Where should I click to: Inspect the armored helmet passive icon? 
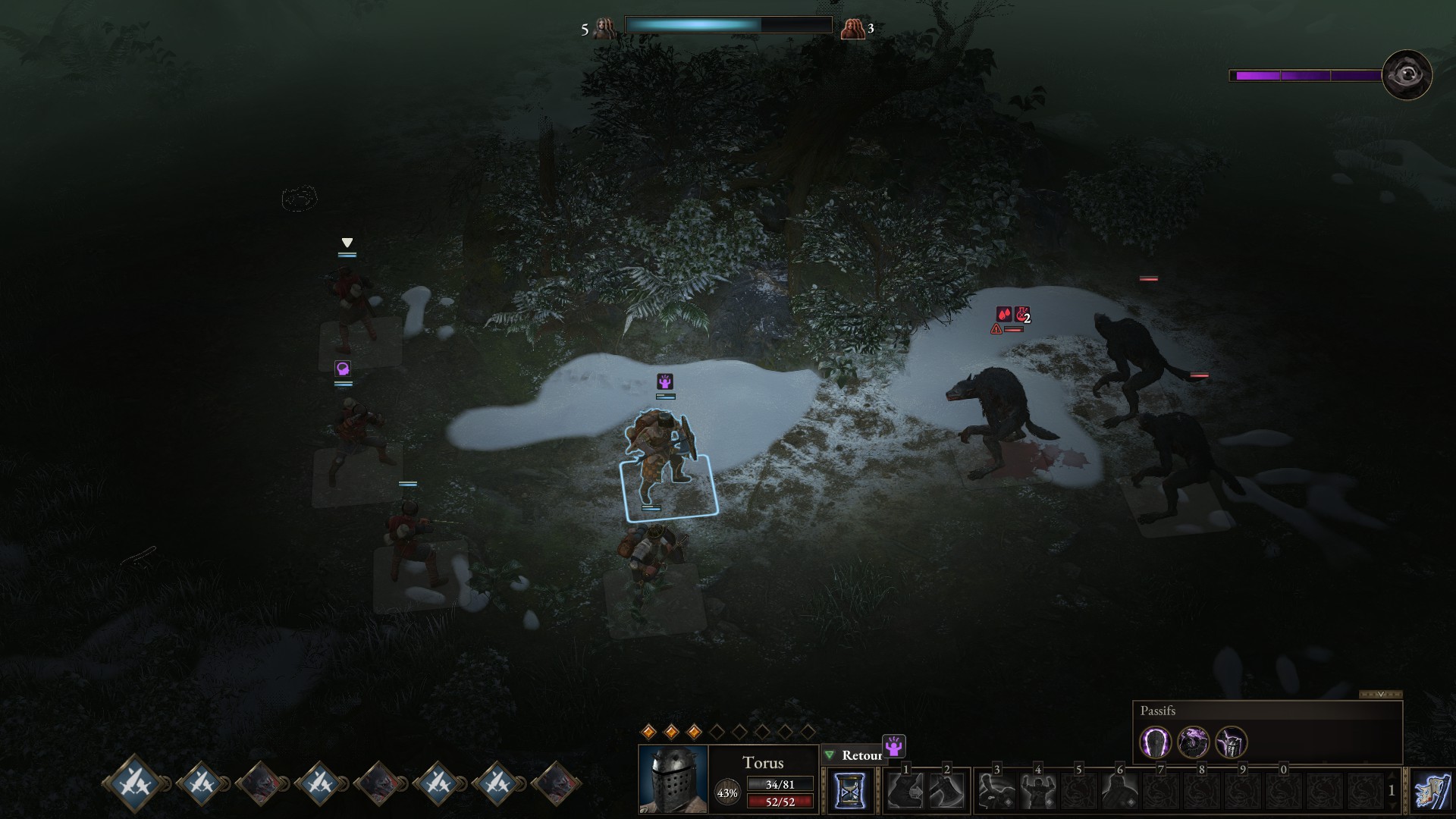point(1232,742)
